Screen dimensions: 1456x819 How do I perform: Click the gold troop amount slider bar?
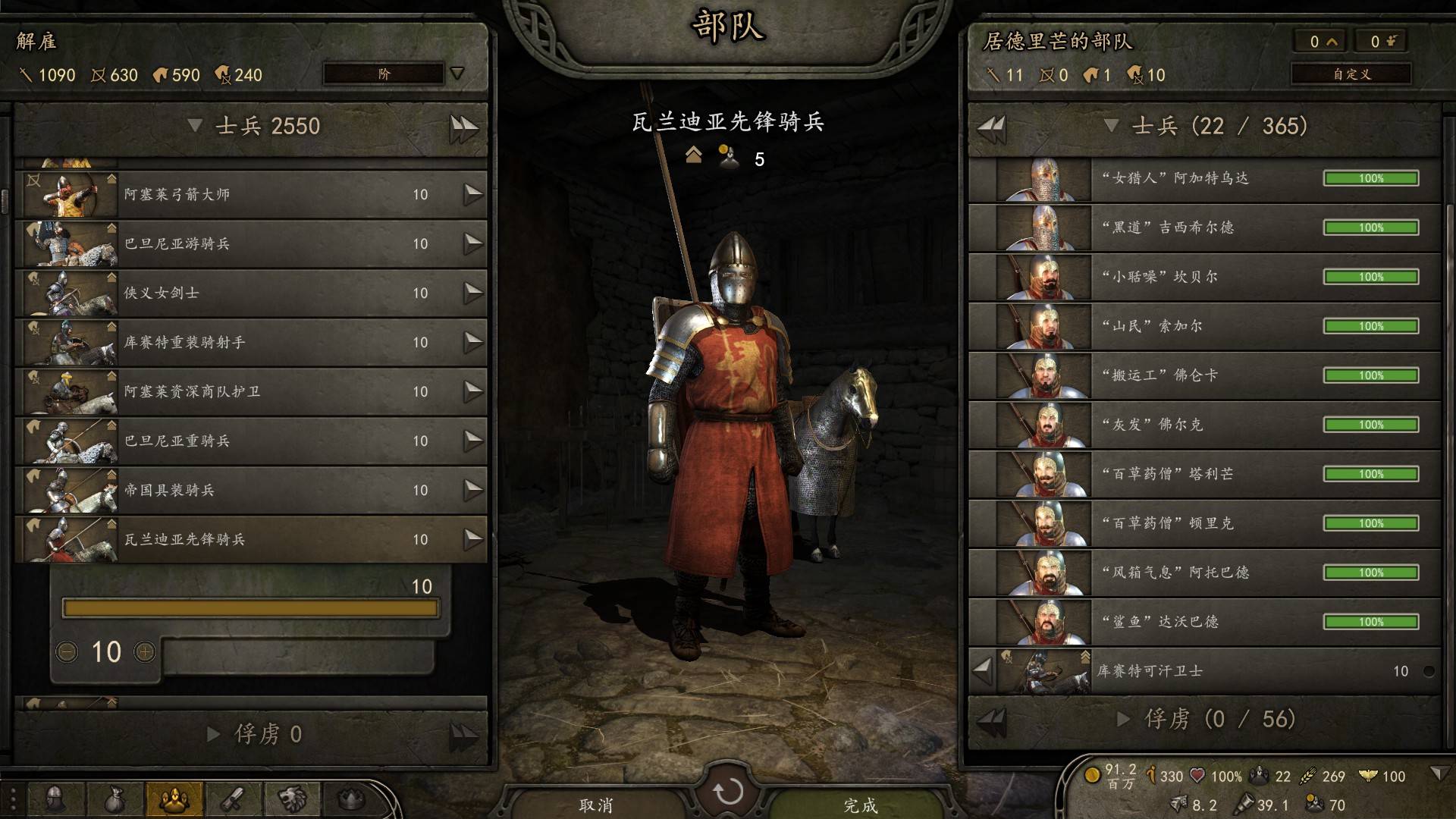point(250,608)
